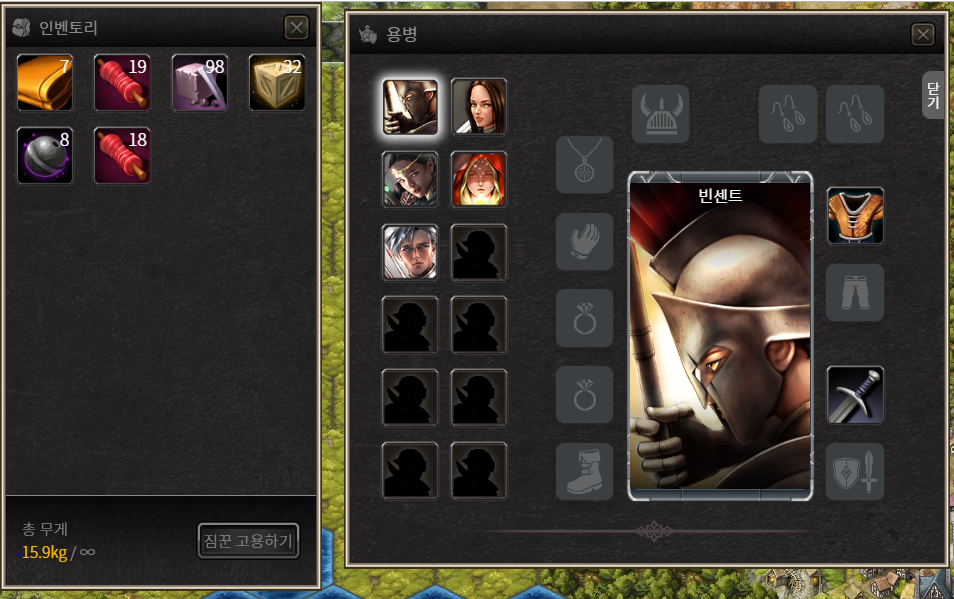Select the red-hooded mercenary portrait
954x599 pixels.
[479, 179]
